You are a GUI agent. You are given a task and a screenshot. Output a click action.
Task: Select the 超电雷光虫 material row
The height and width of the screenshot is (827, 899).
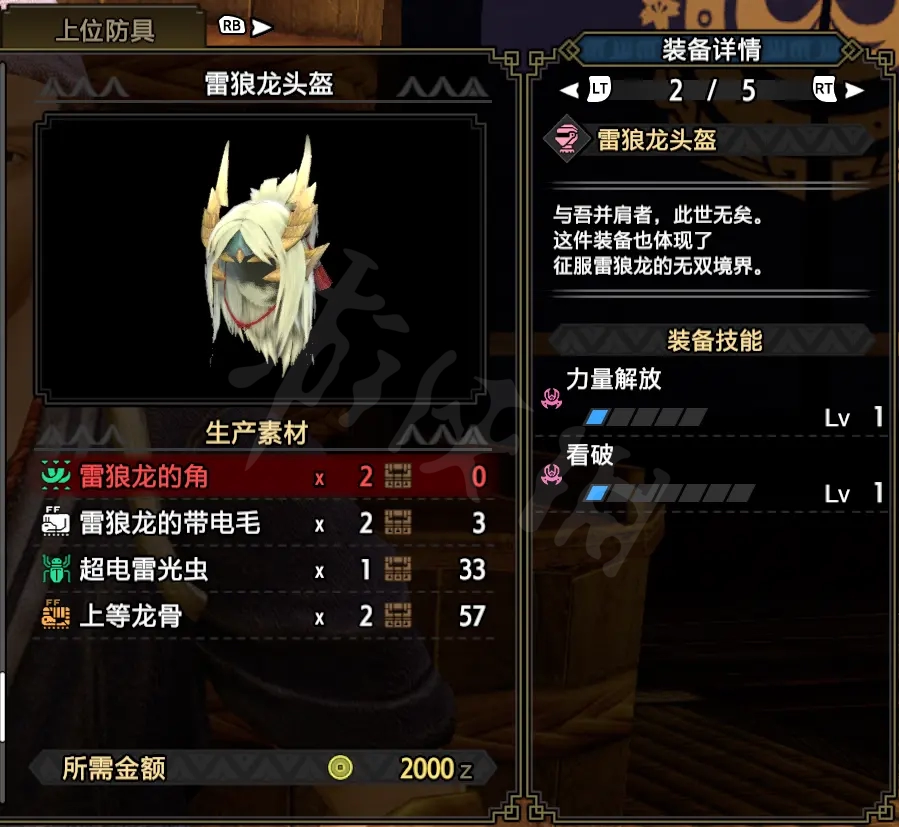pyautogui.click(x=265, y=570)
